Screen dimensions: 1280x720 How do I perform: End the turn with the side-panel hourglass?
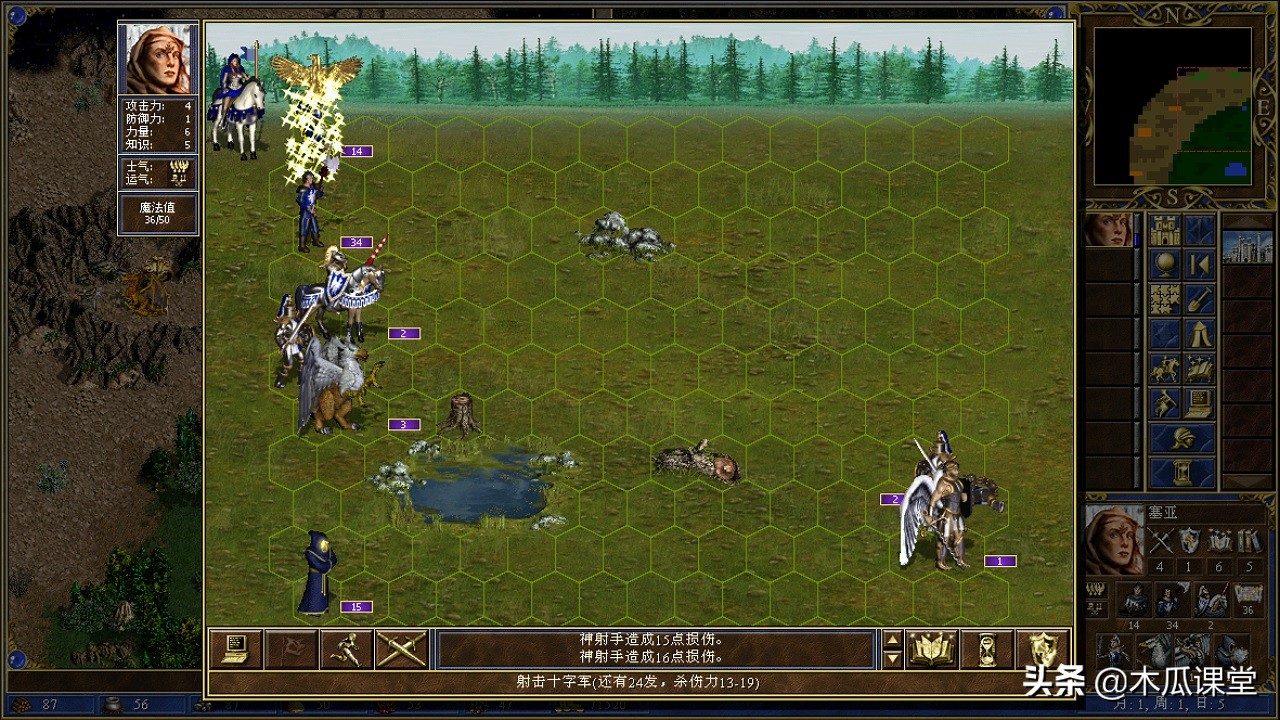click(1183, 472)
